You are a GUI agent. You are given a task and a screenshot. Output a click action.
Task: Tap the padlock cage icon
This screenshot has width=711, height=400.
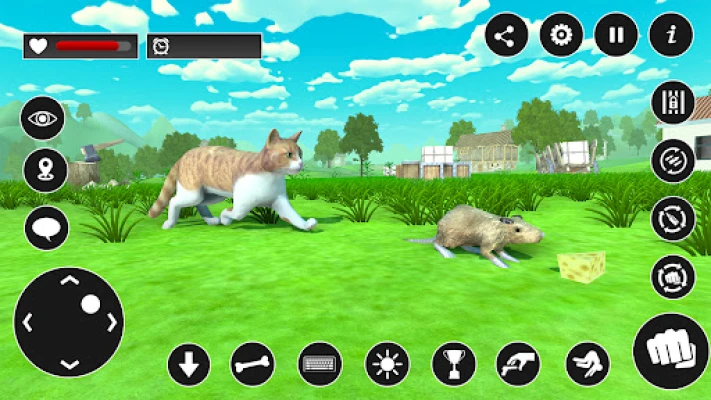[x=673, y=102]
